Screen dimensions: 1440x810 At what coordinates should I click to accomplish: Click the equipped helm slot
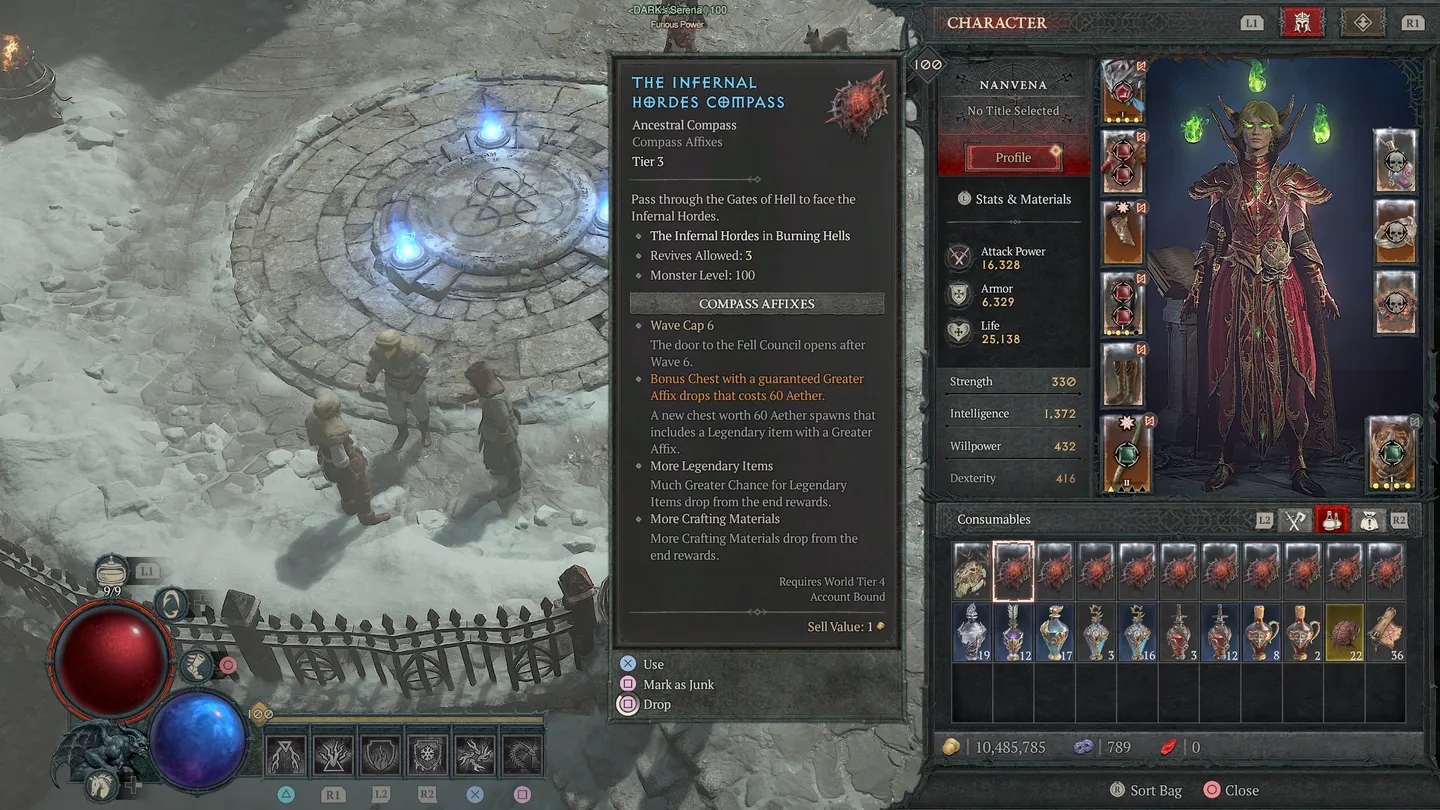coord(1121,91)
